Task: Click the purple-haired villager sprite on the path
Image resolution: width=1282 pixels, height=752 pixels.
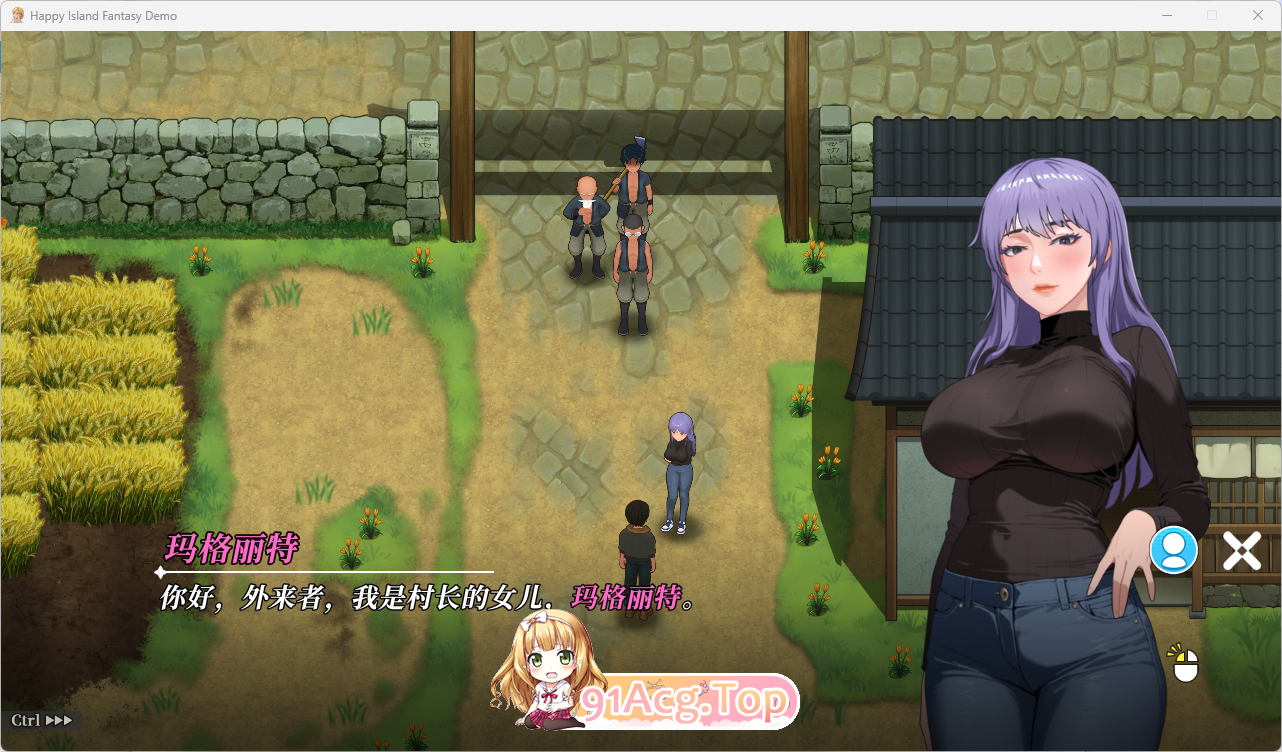Action: [680, 460]
